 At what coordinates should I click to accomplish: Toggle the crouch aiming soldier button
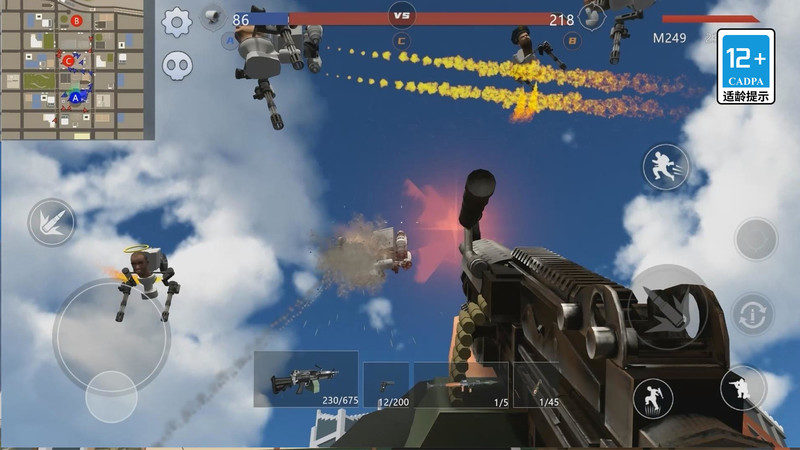(x=742, y=387)
